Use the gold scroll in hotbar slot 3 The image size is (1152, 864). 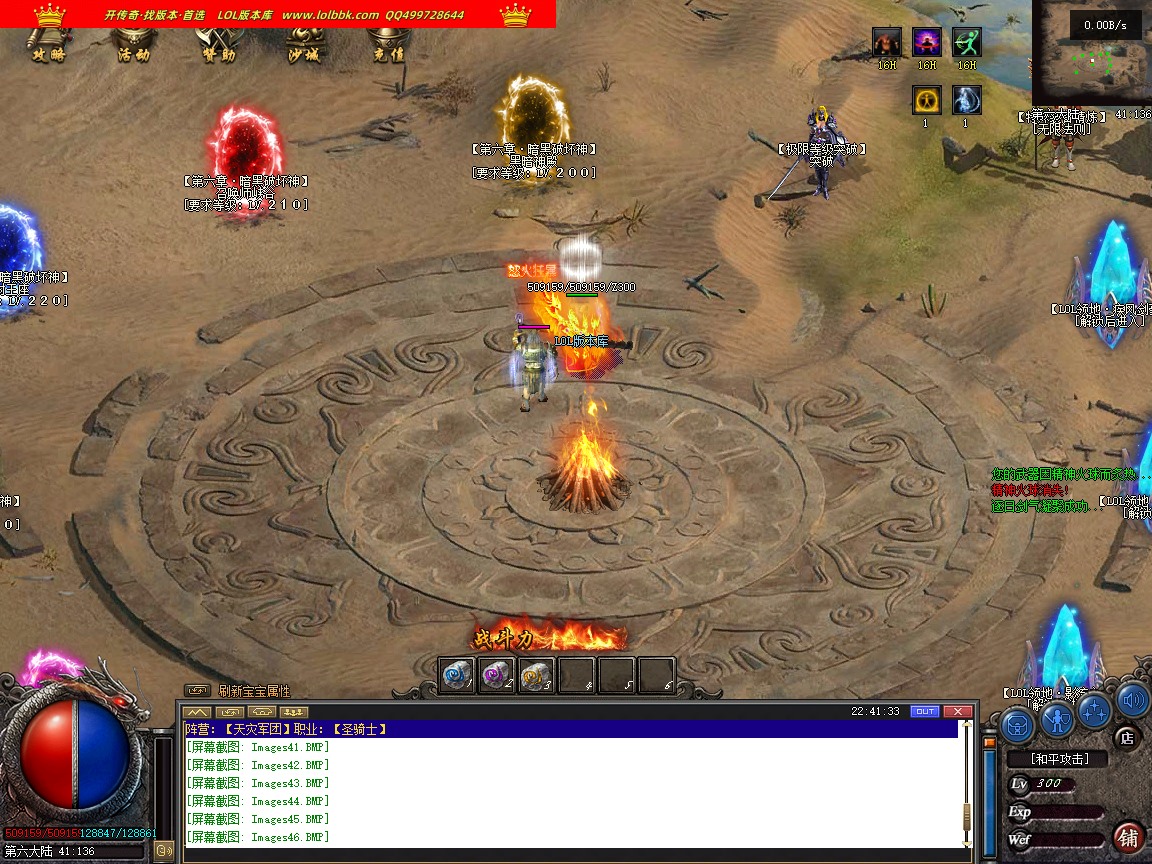pyautogui.click(x=536, y=676)
